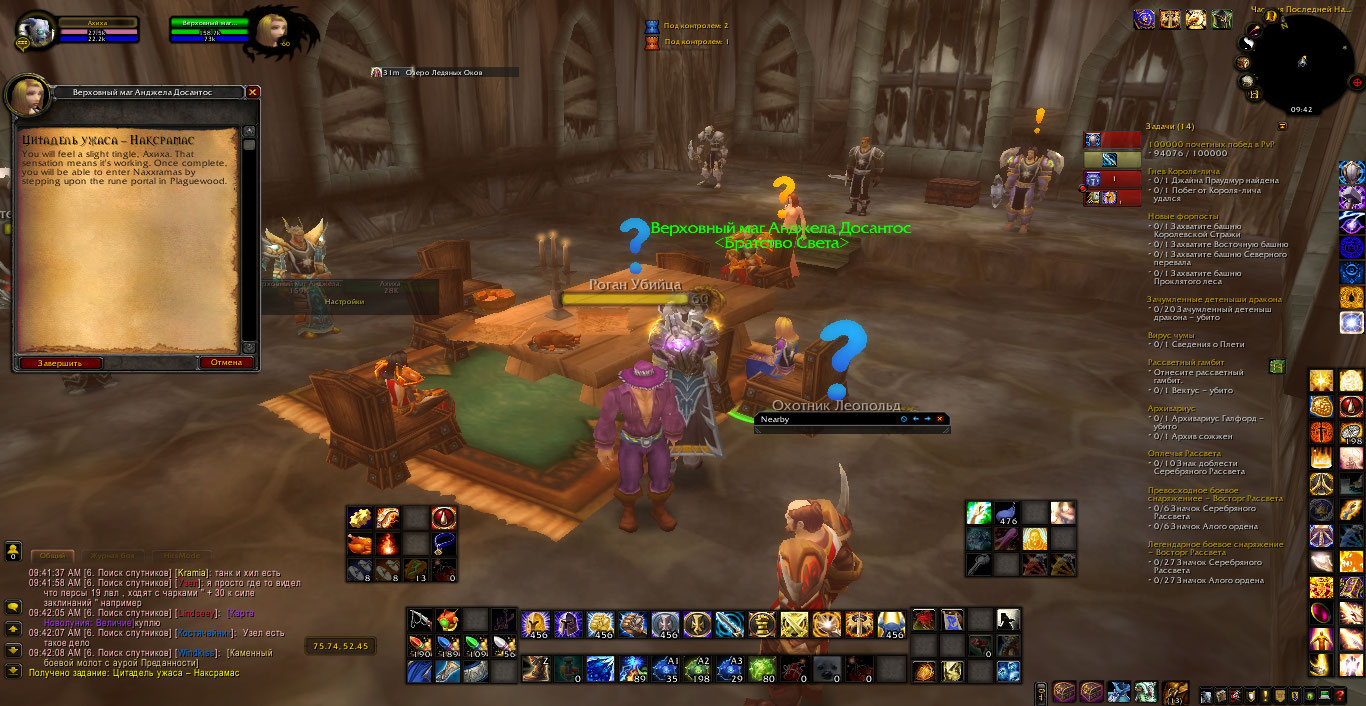The width and height of the screenshot is (1366, 706).
Task: Click the target portrait of Анджела Досантос
Action: 273,32
